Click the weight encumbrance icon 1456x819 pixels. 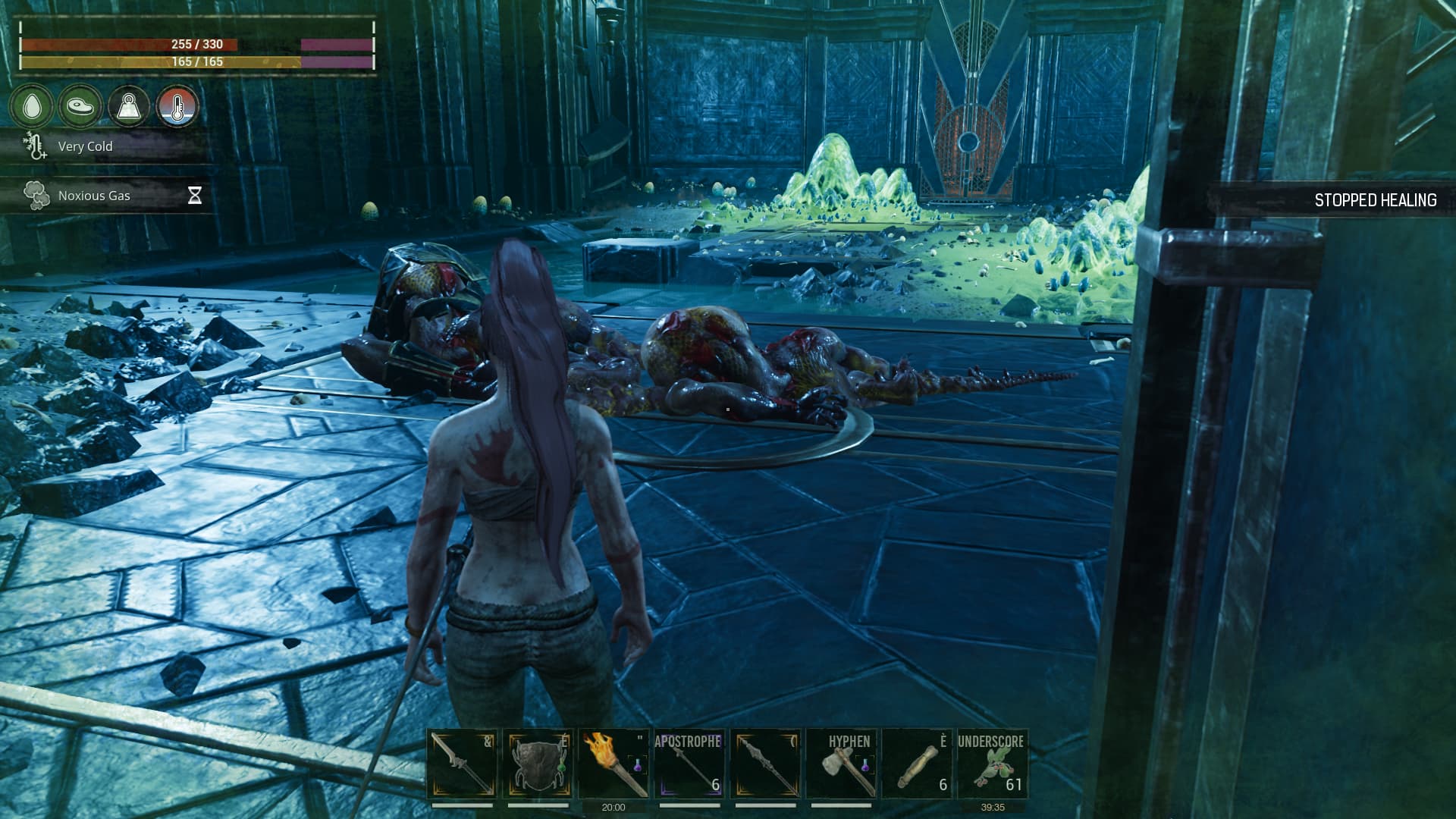click(x=129, y=105)
